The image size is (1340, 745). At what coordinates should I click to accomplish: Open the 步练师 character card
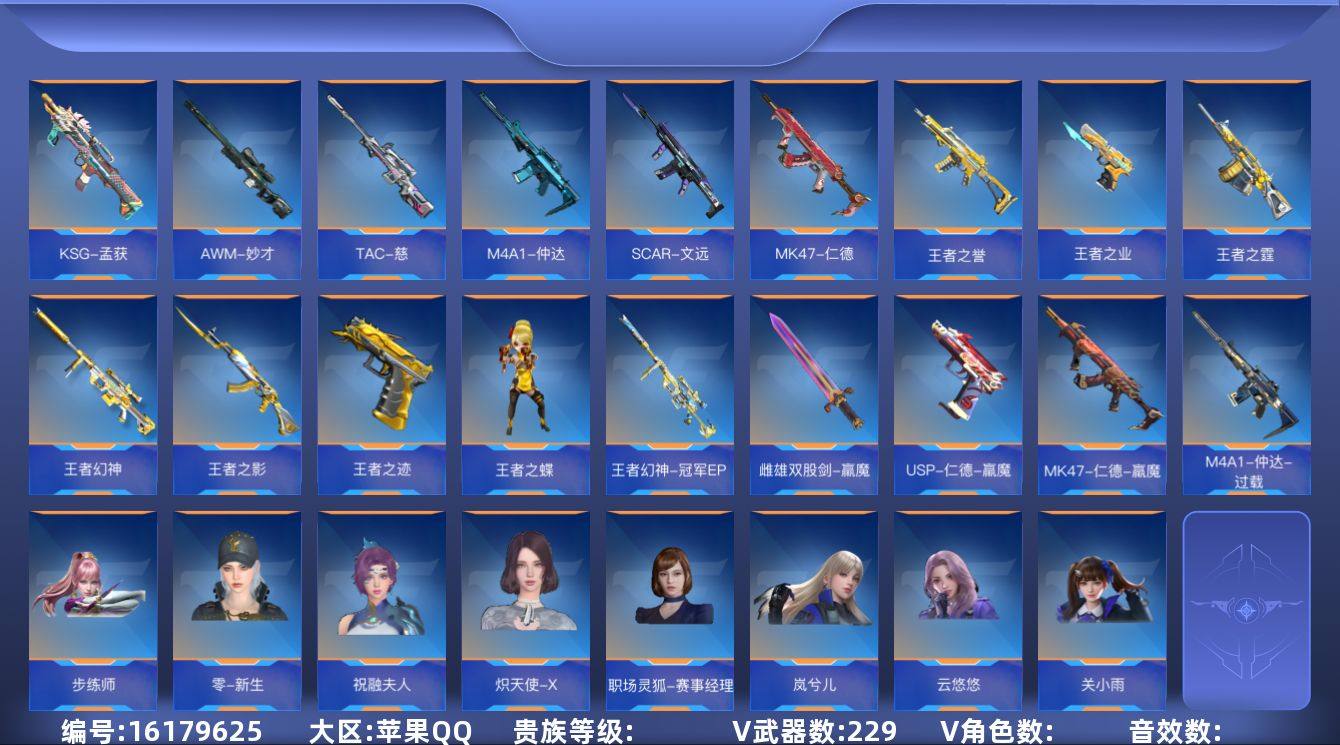point(94,600)
